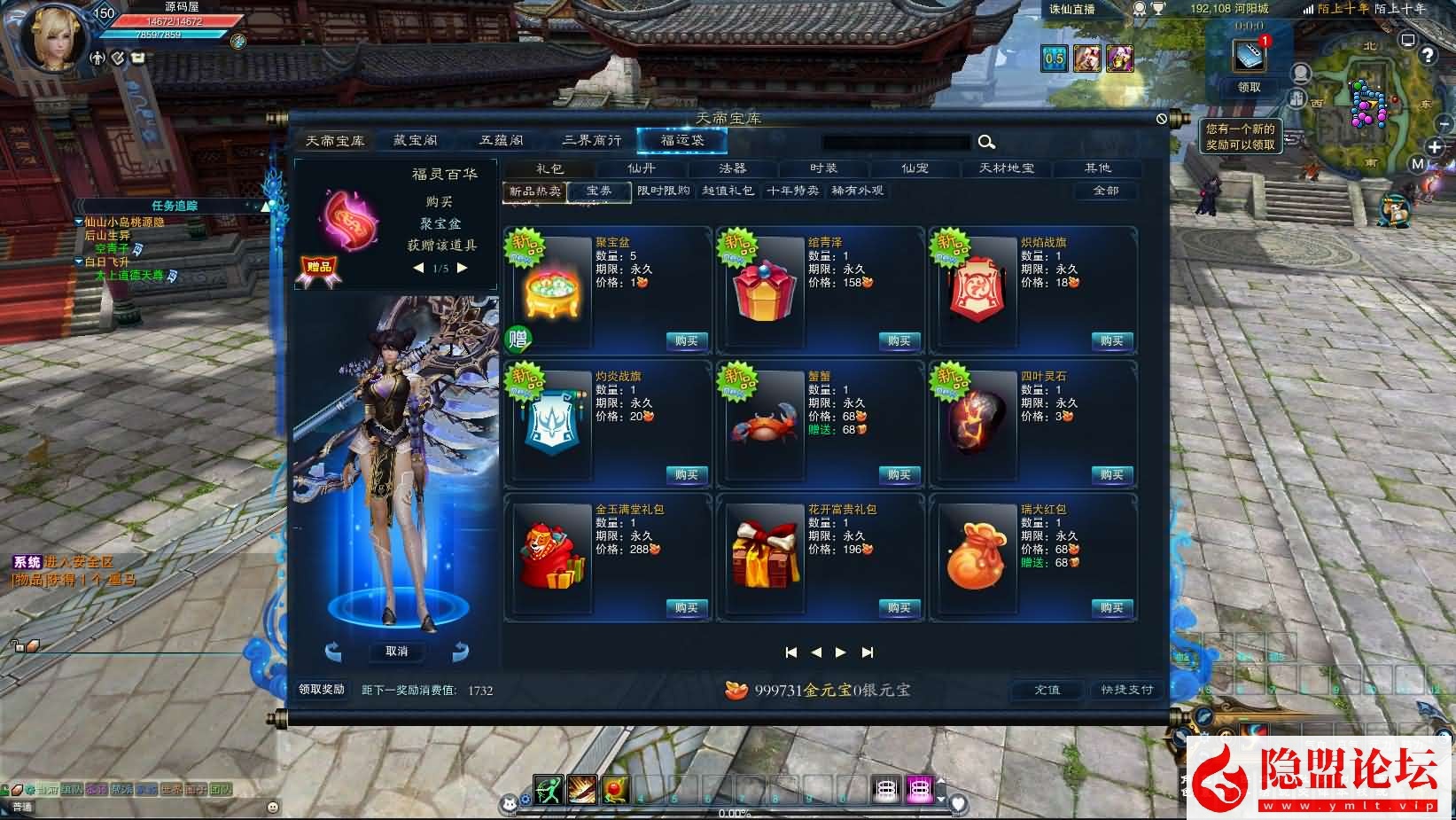Choose the 时装 category
Image resolution: width=1456 pixels, height=820 pixels.
[823, 168]
